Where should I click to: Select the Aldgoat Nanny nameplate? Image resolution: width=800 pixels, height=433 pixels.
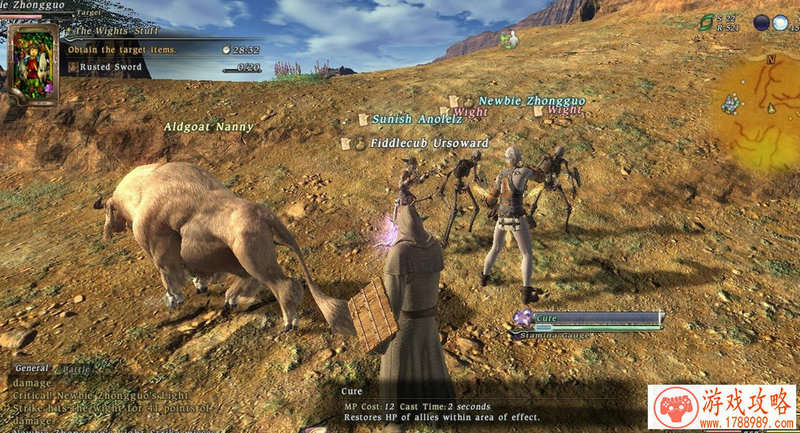coord(209,128)
